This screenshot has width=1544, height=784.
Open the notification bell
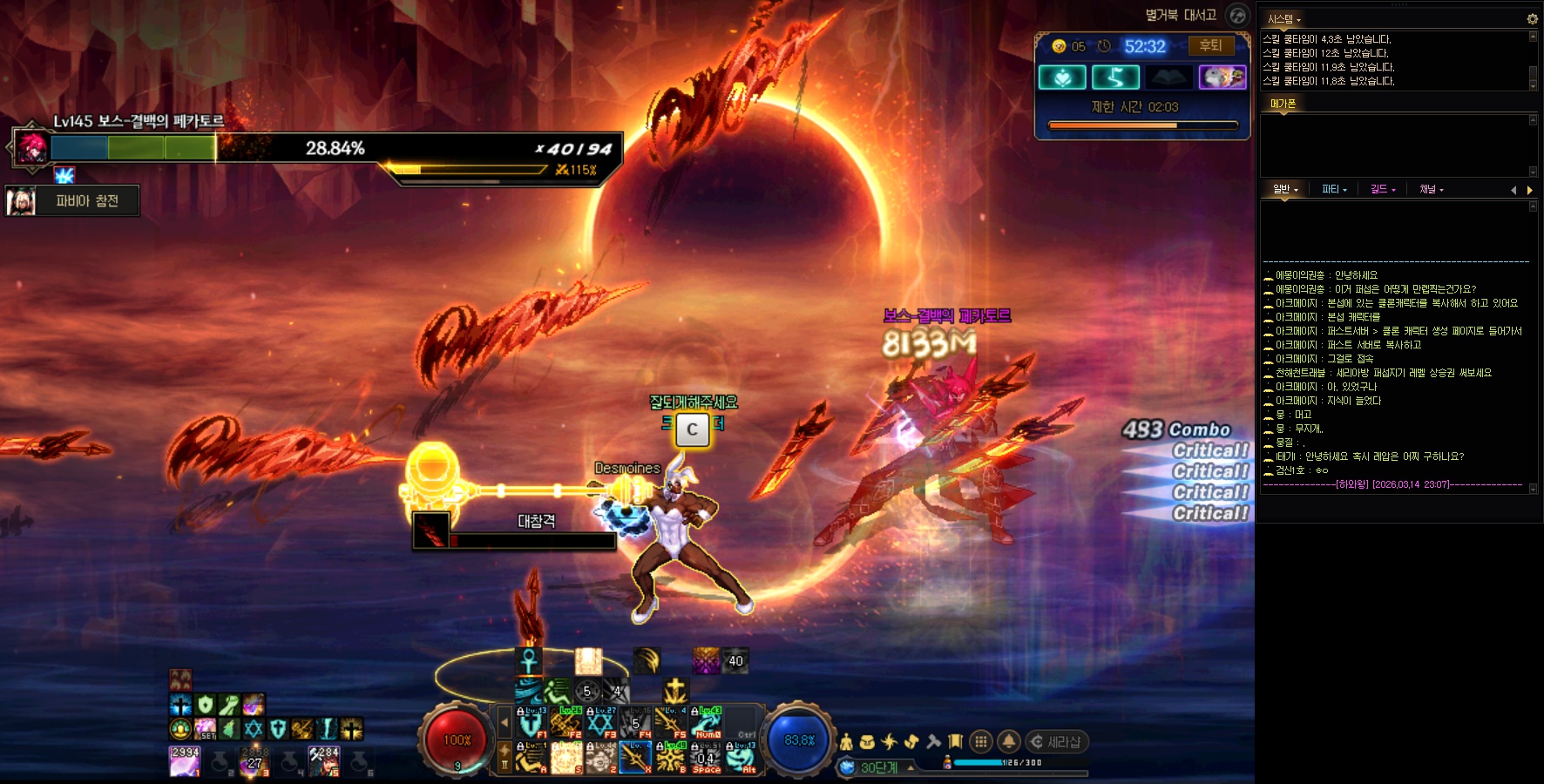point(1009,741)
